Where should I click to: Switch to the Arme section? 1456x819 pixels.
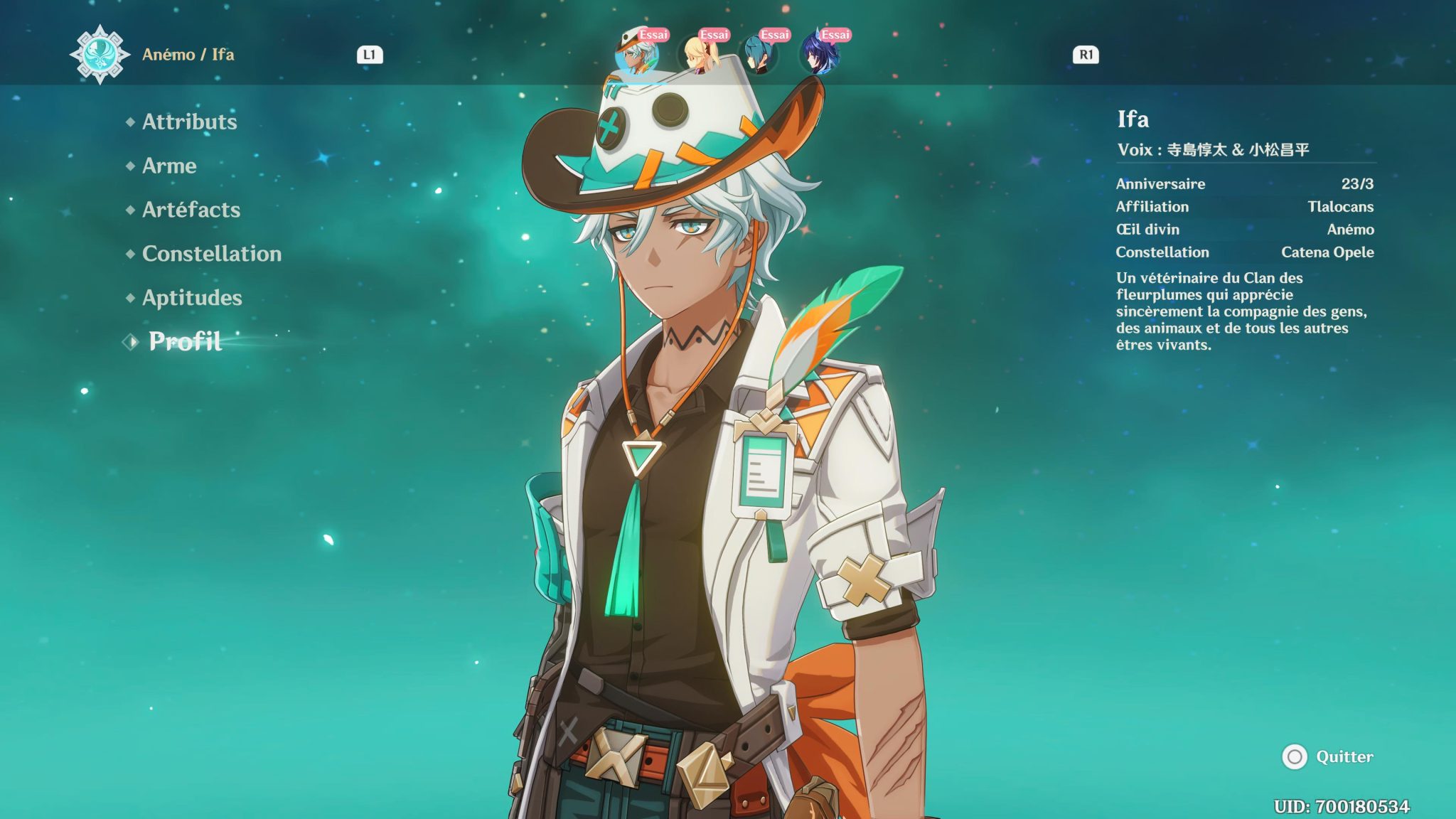(x=169, y=166)
